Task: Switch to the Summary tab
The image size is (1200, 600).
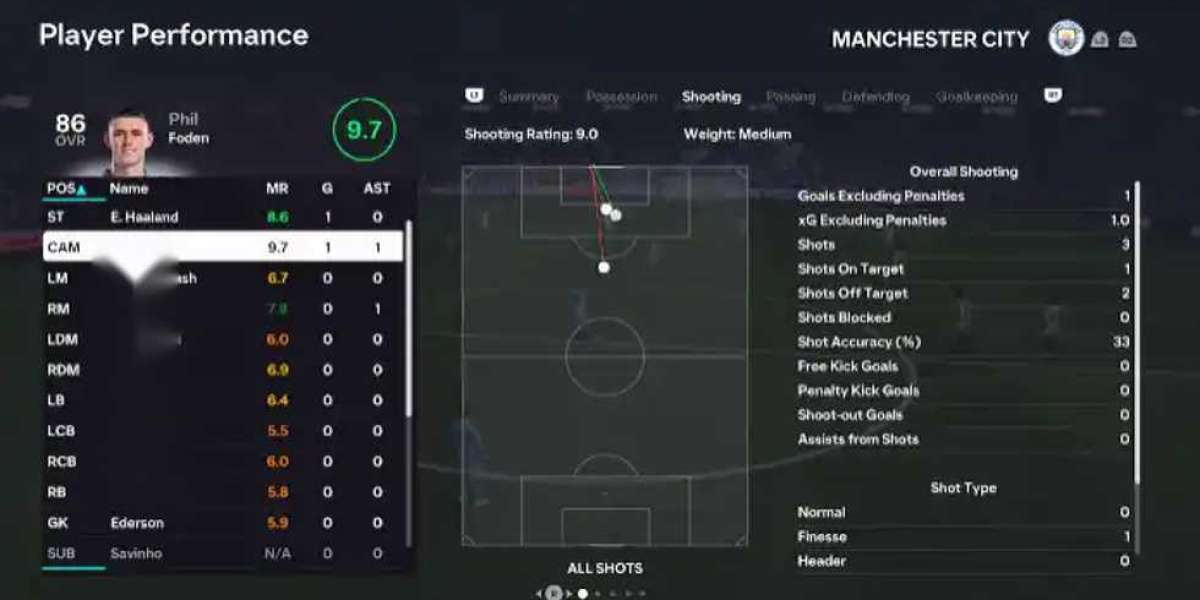Action: tap(529, 97)
